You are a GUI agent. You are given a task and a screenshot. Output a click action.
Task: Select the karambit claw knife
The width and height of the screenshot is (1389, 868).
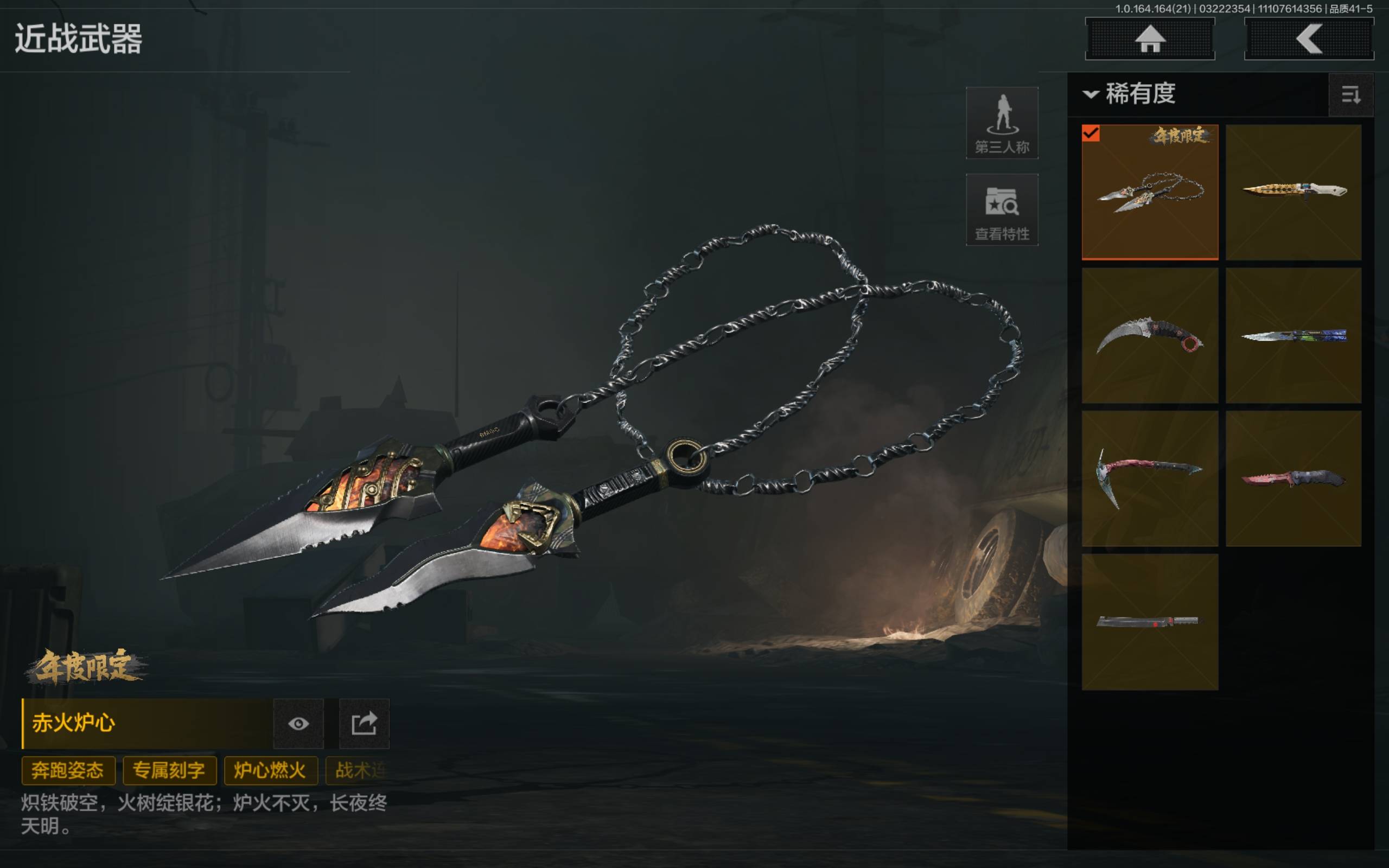(1150, 336)
